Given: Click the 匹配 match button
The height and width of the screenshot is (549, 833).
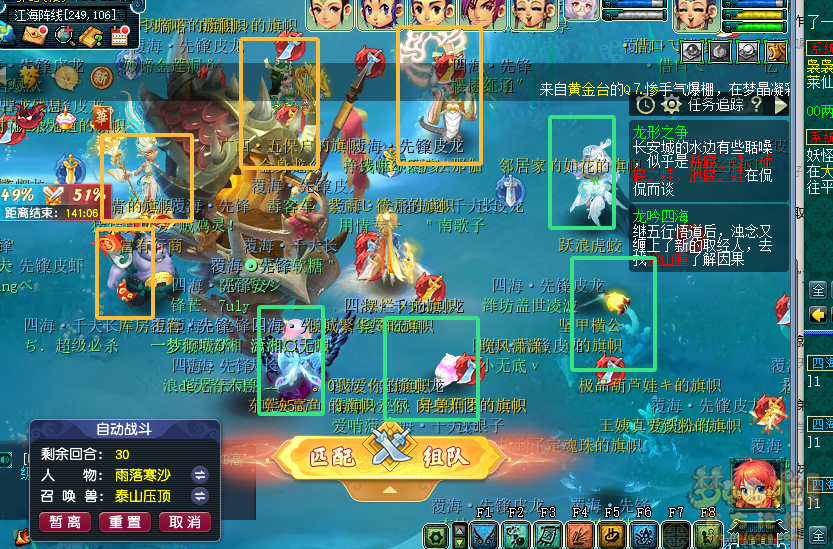Looking at the screenshot, I should [332, 458].
